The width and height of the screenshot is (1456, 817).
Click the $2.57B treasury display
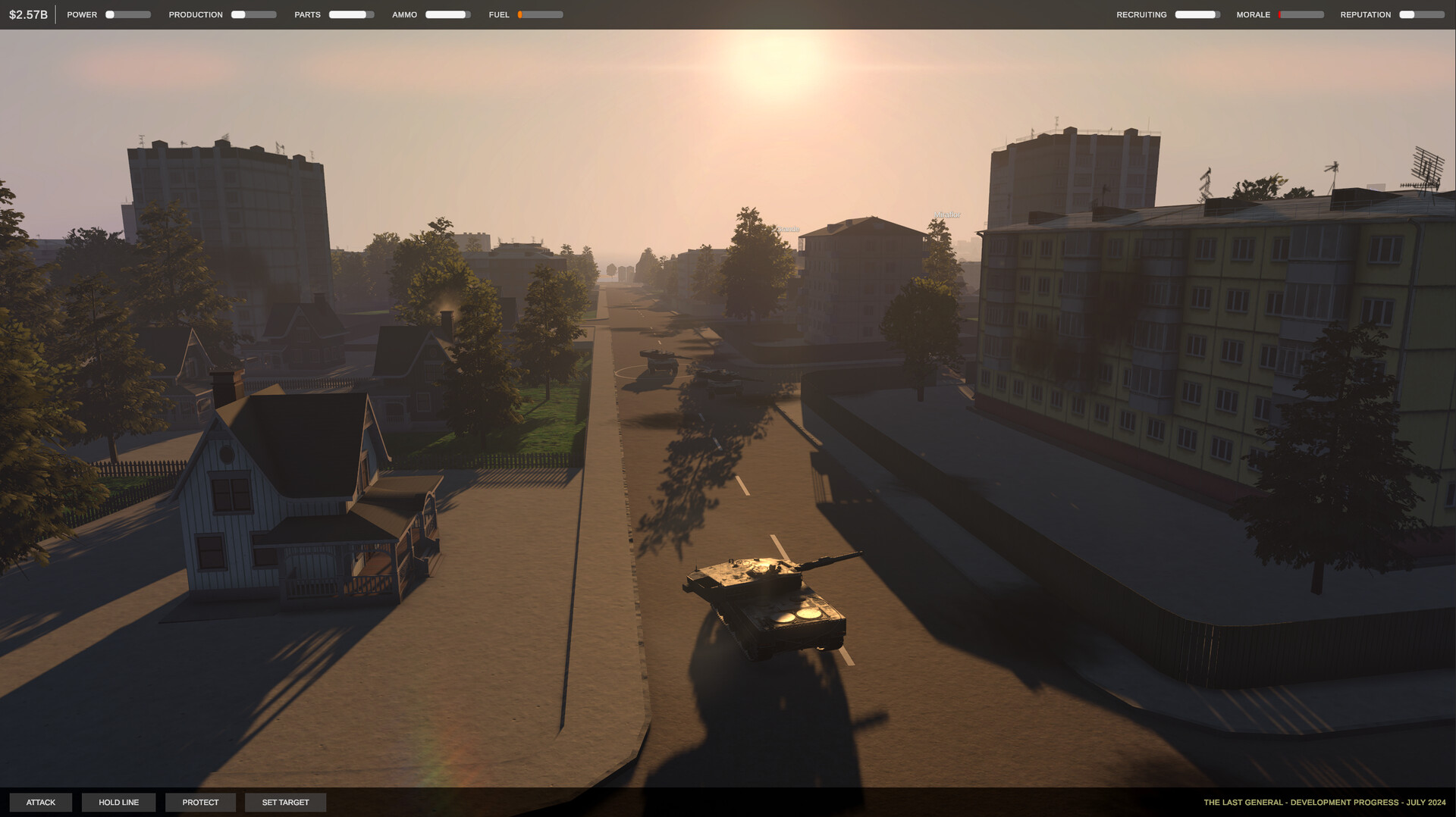coord(28,13)
